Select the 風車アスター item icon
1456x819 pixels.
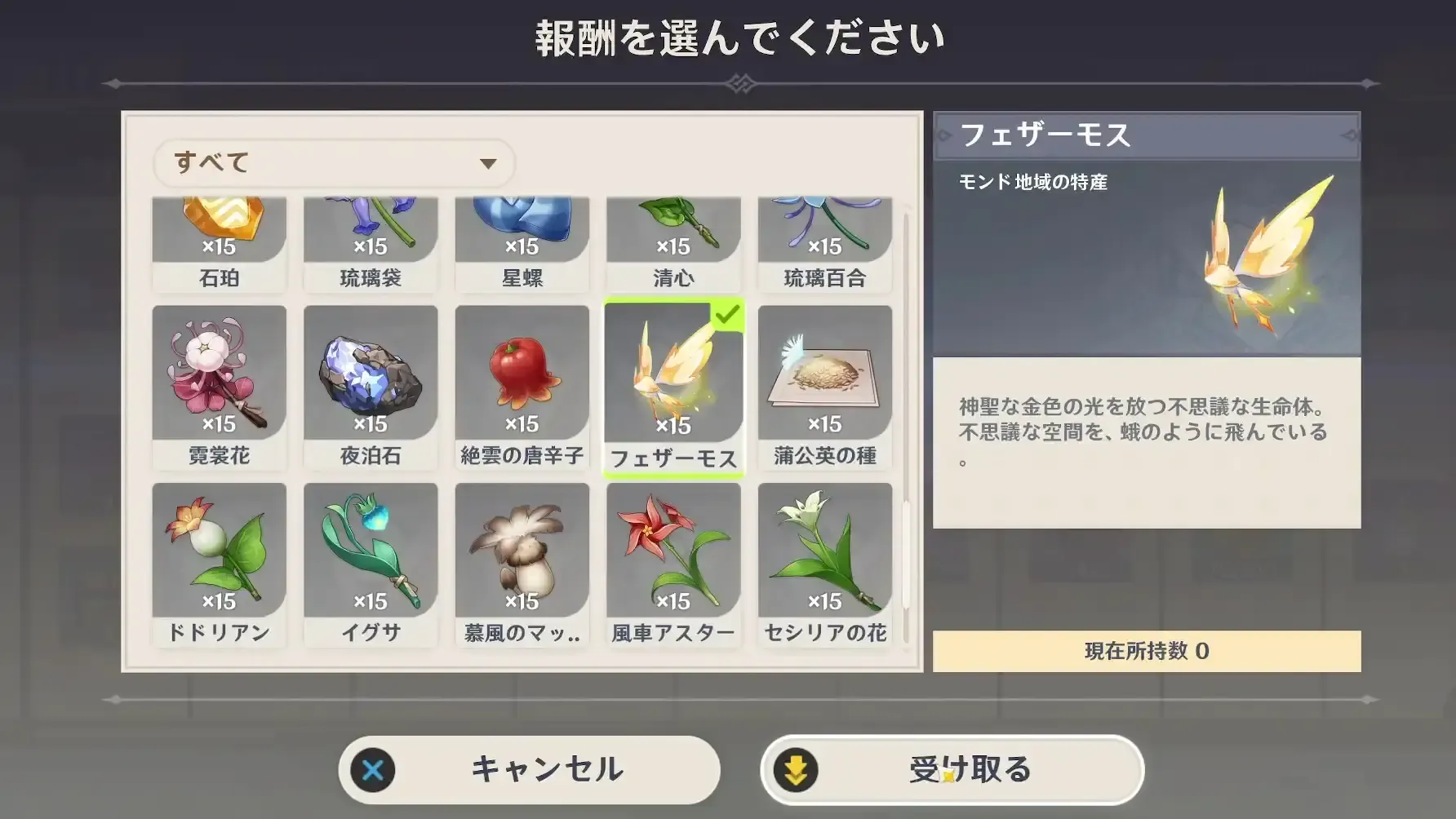[x=673, y=555]
